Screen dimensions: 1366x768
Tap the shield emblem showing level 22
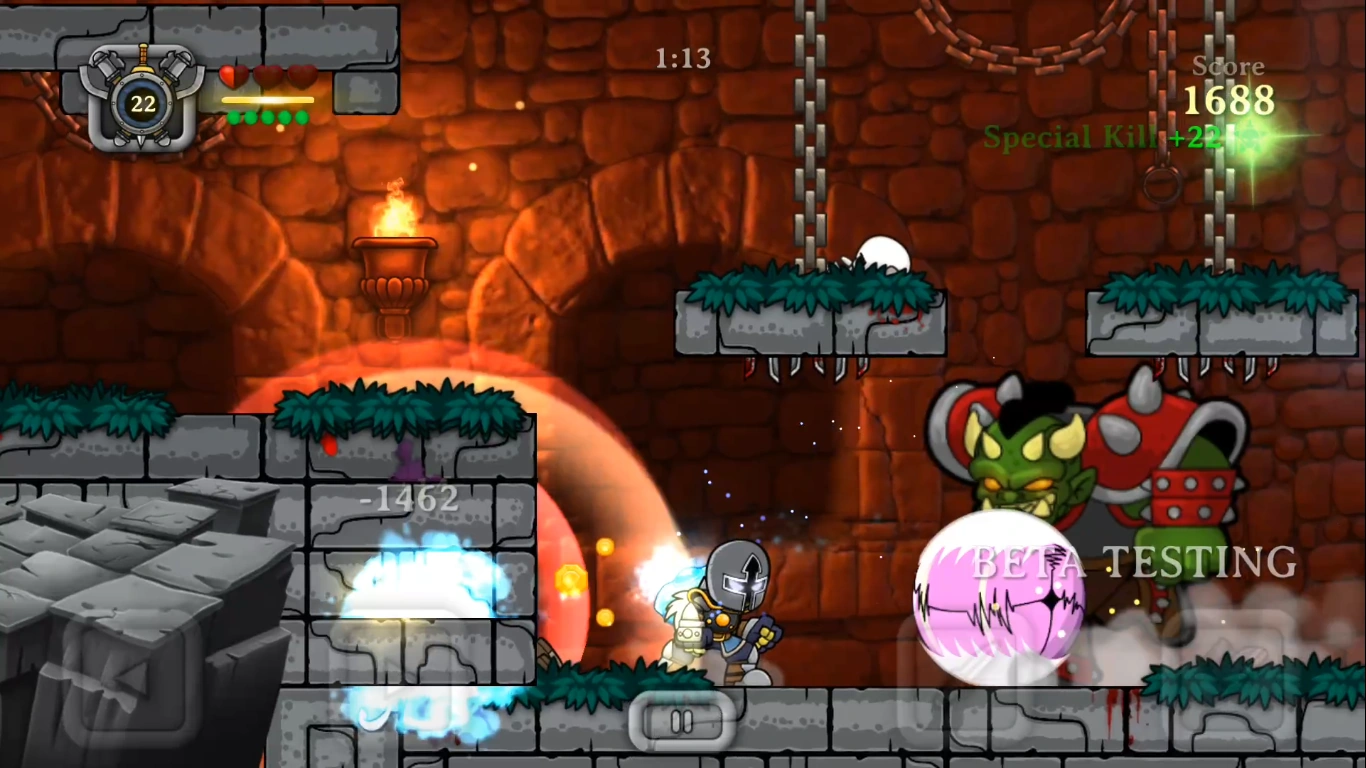coord(141,101)
